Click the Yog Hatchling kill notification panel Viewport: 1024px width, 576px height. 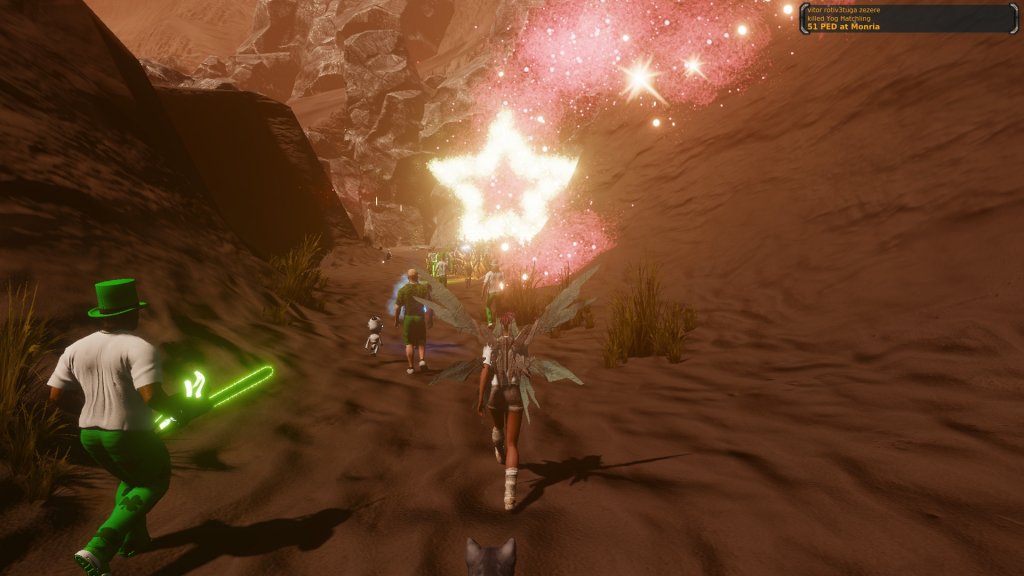907,18
